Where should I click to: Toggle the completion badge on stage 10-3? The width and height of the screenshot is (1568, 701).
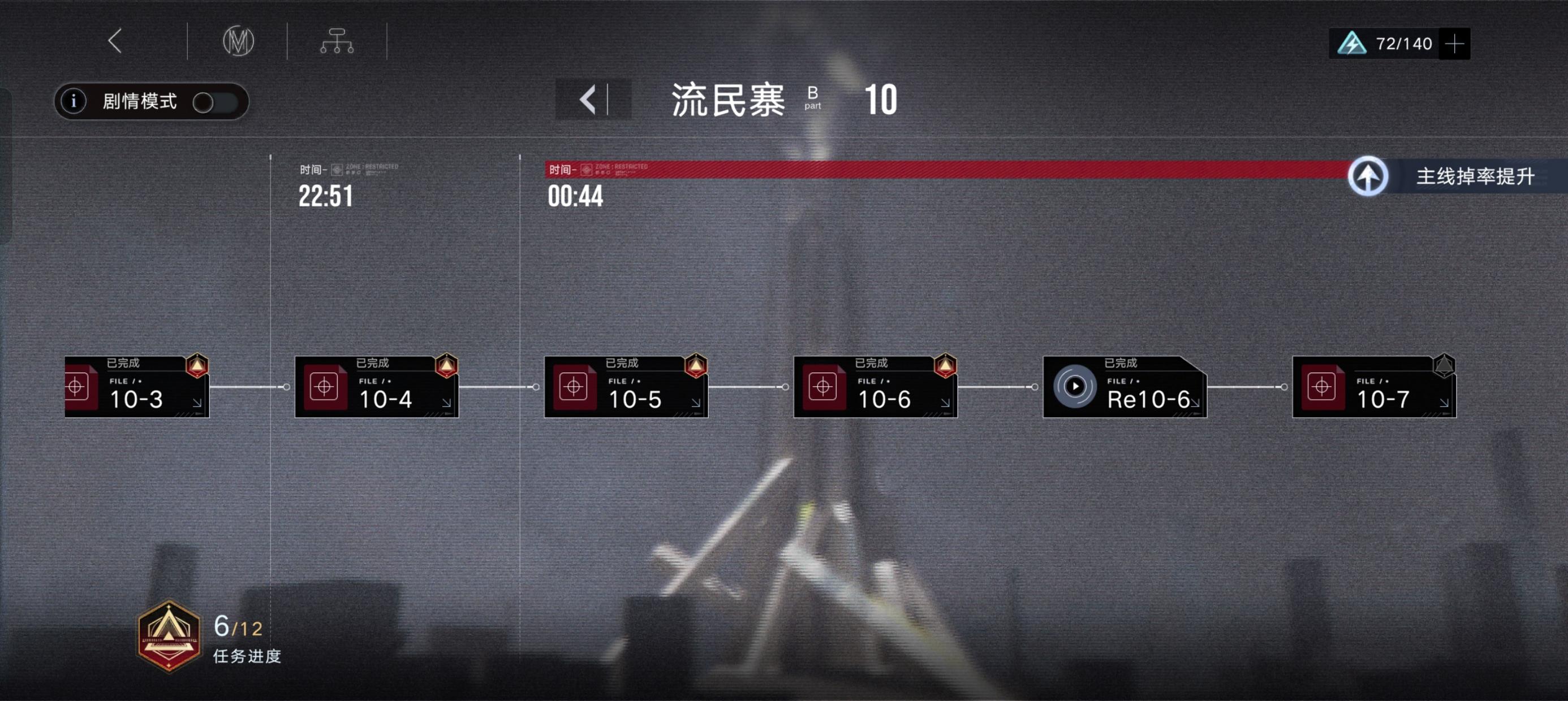tap(197, 366)
